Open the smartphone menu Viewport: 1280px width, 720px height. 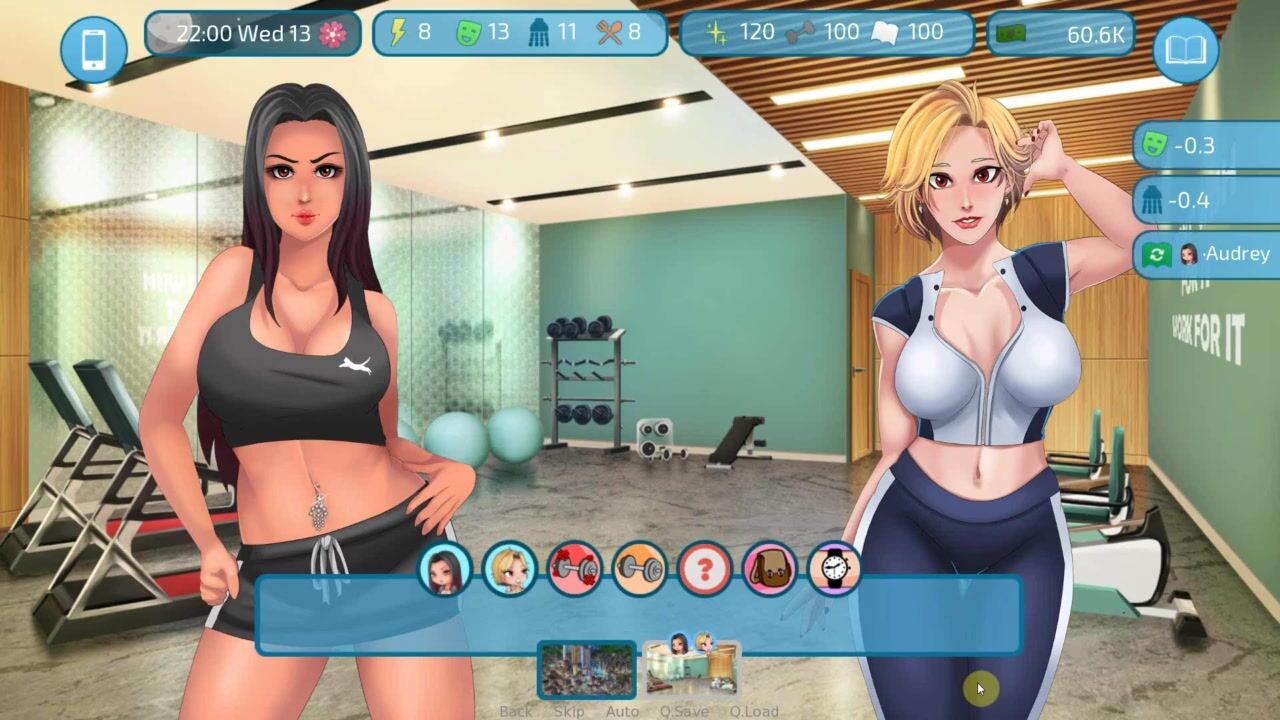(94, 49)
